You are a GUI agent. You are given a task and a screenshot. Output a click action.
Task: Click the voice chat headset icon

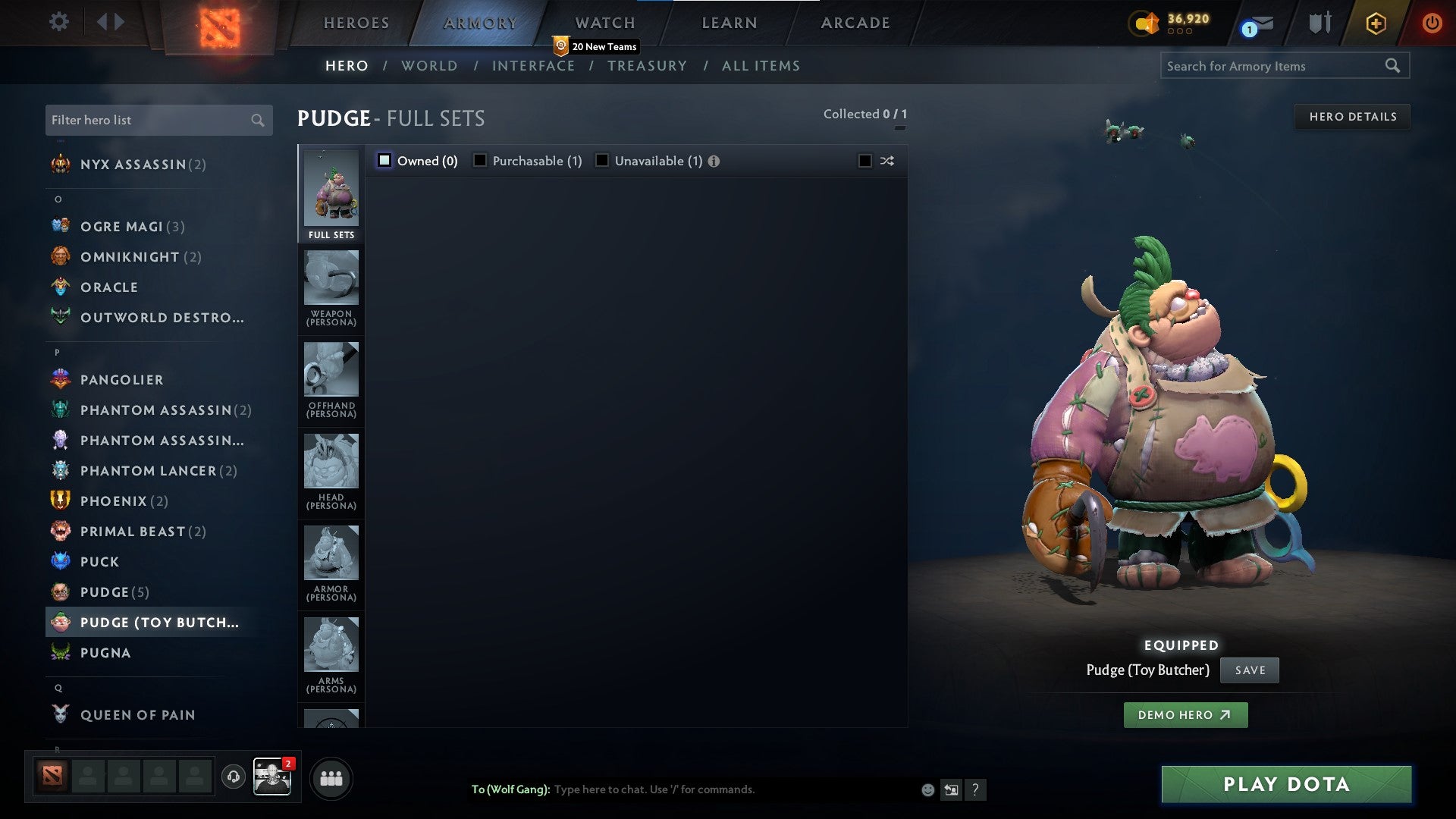click(x=233, y=777)
